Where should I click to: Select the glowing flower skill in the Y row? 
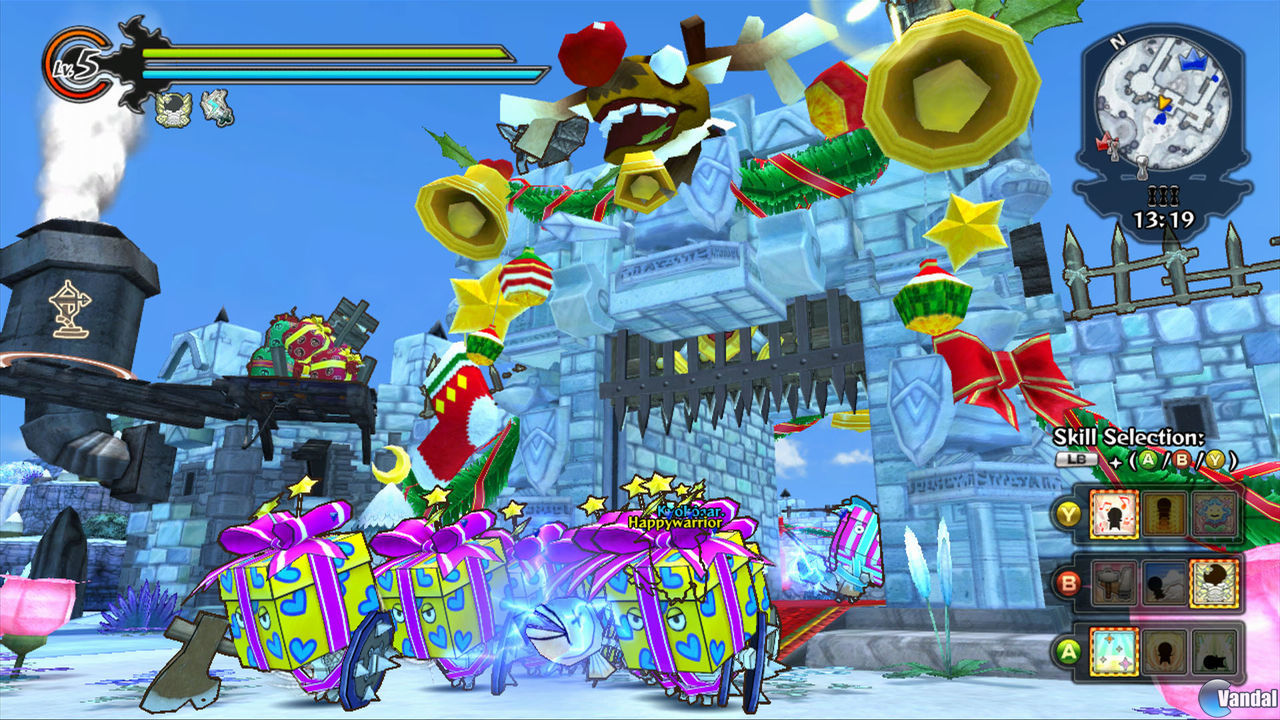point(1216,515)
